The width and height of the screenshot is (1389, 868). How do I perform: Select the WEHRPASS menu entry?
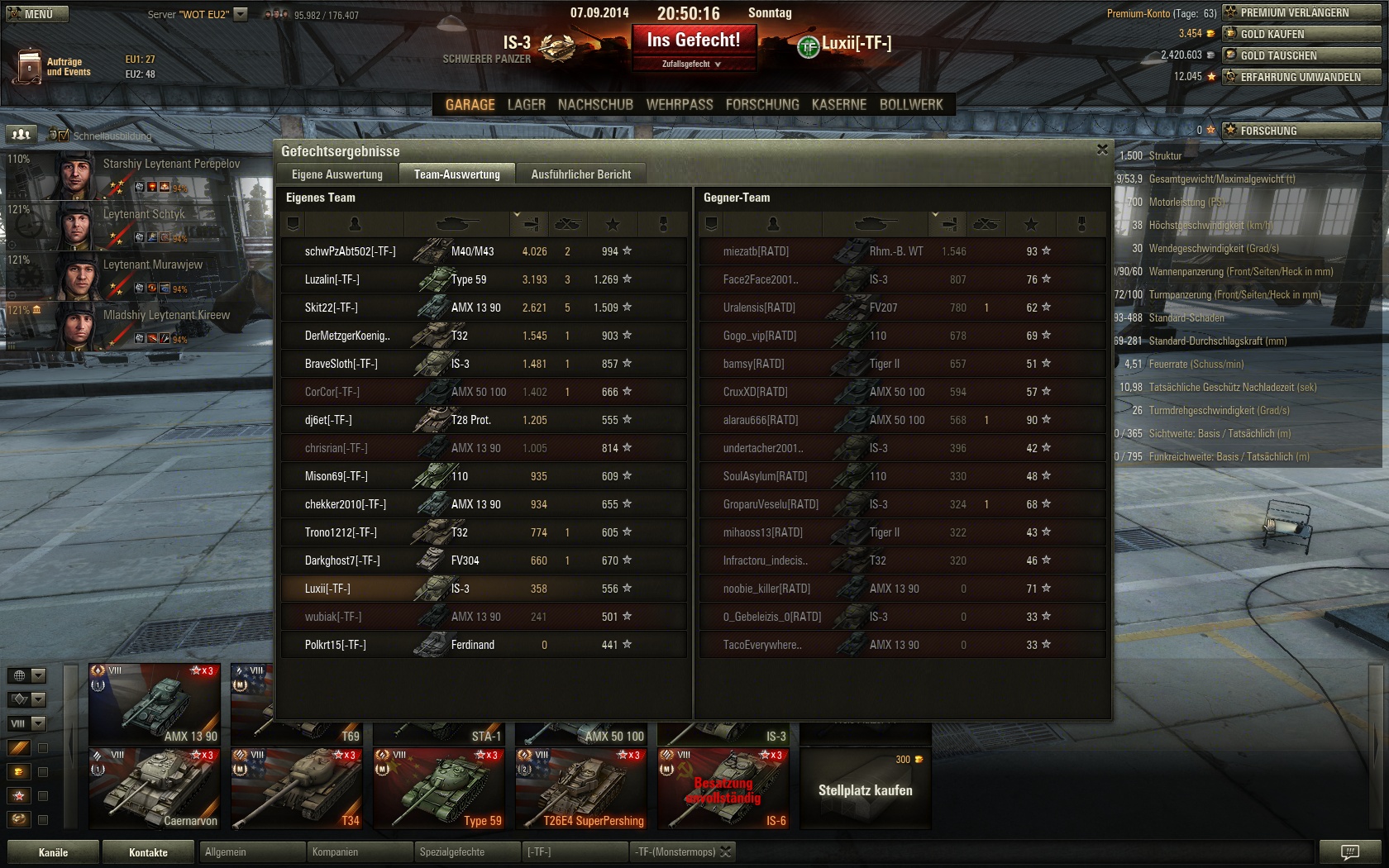pyautogui.click(x=679, y=105)
